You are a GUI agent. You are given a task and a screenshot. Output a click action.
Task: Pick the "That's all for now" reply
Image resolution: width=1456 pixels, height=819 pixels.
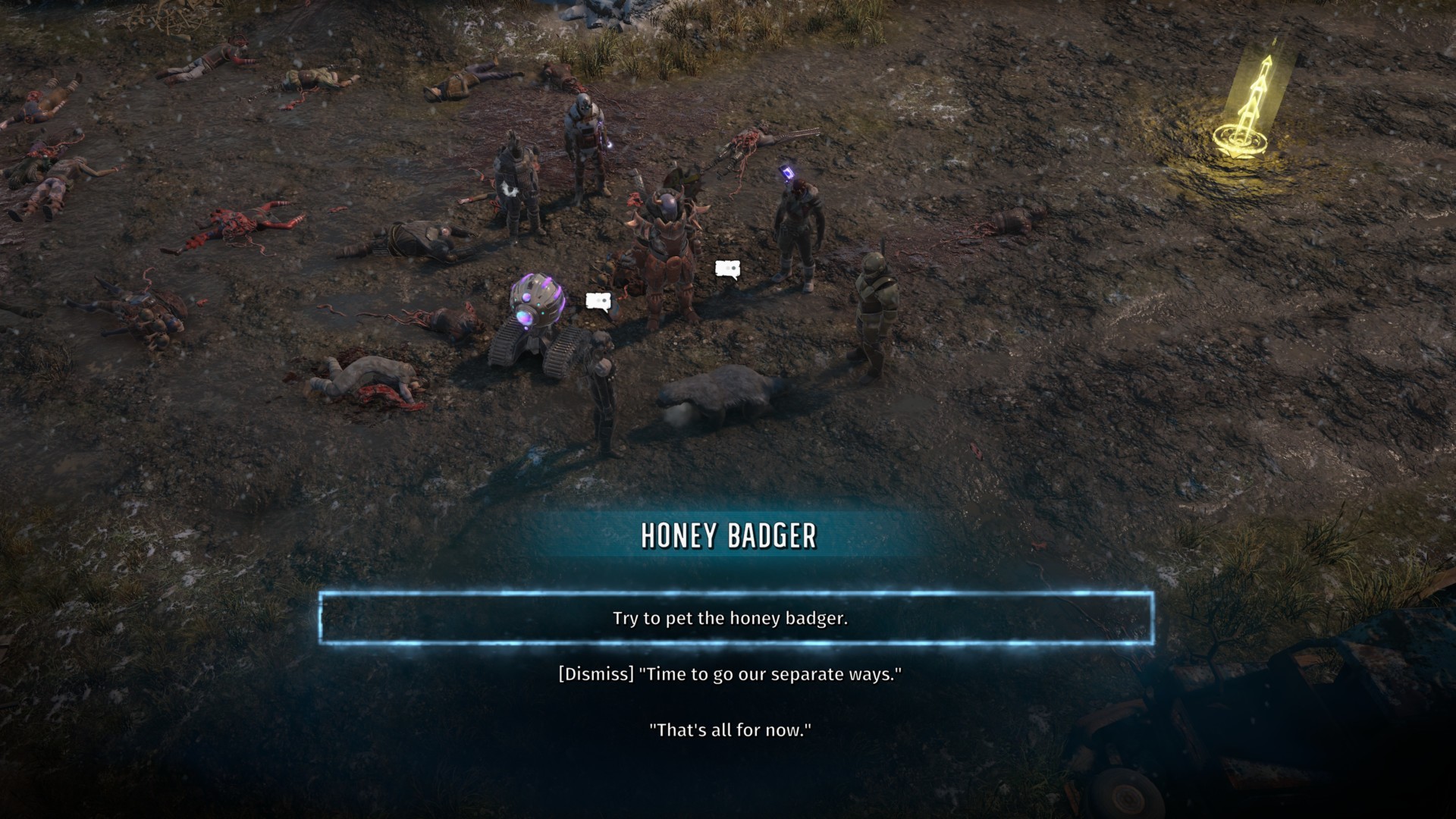tap(730, 730)
